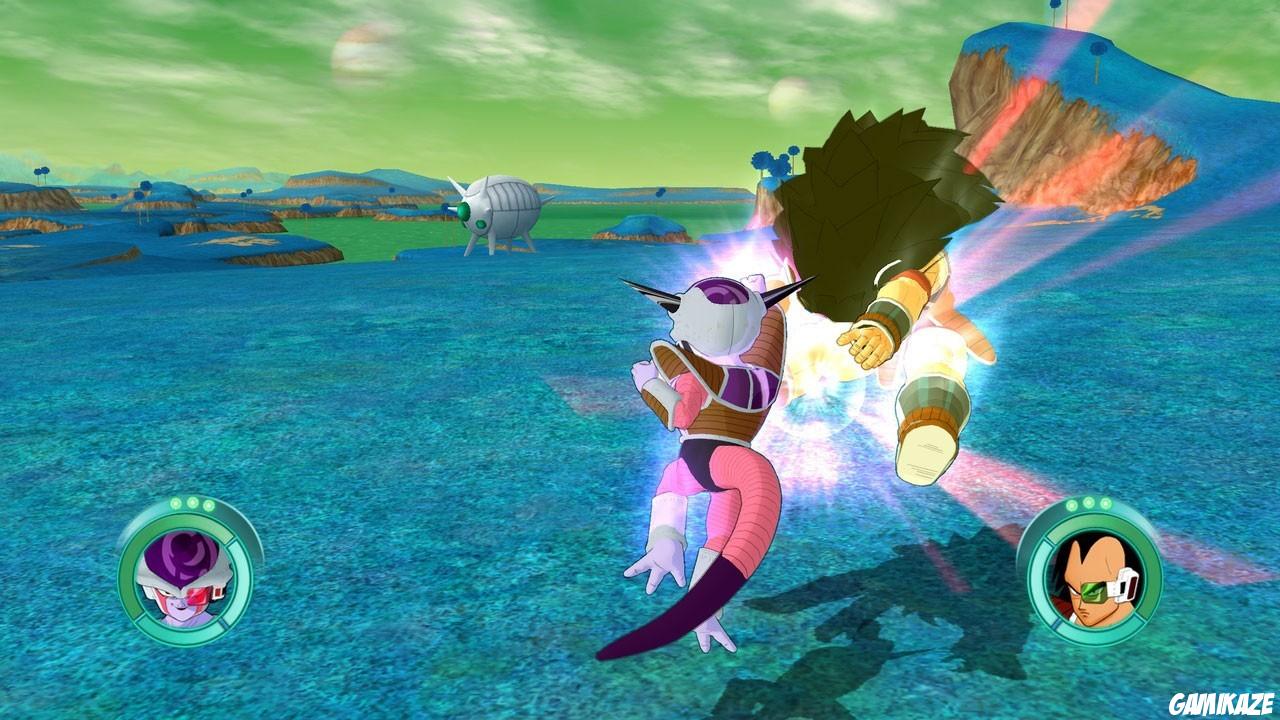Click the rightmost green orb above Raditz's portrait
Image resolution: width=1280 pixels, height=720 pixels.
point(1105,504)
